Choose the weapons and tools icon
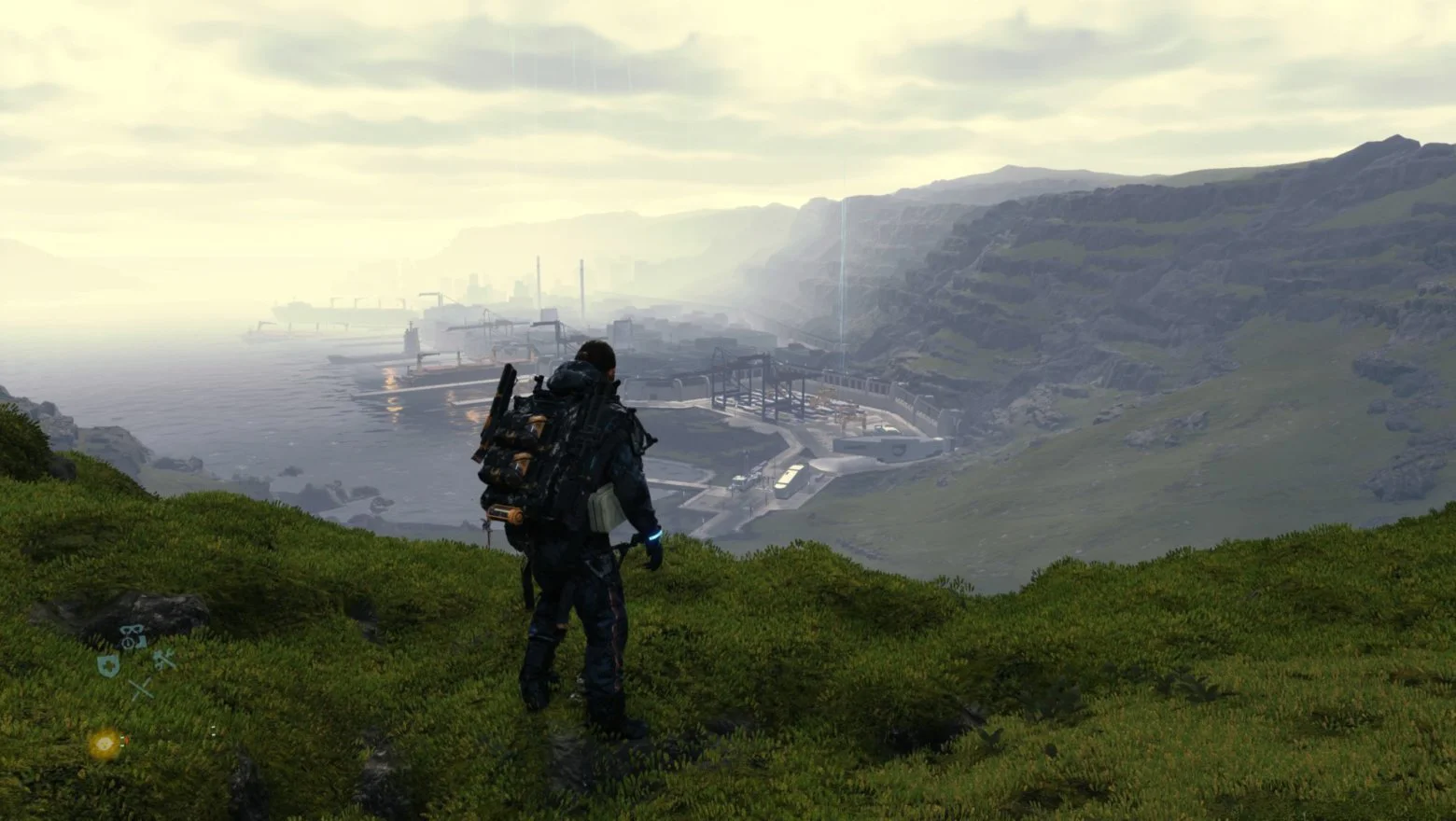Screen dimensions: 1456x821 (164, 661)
